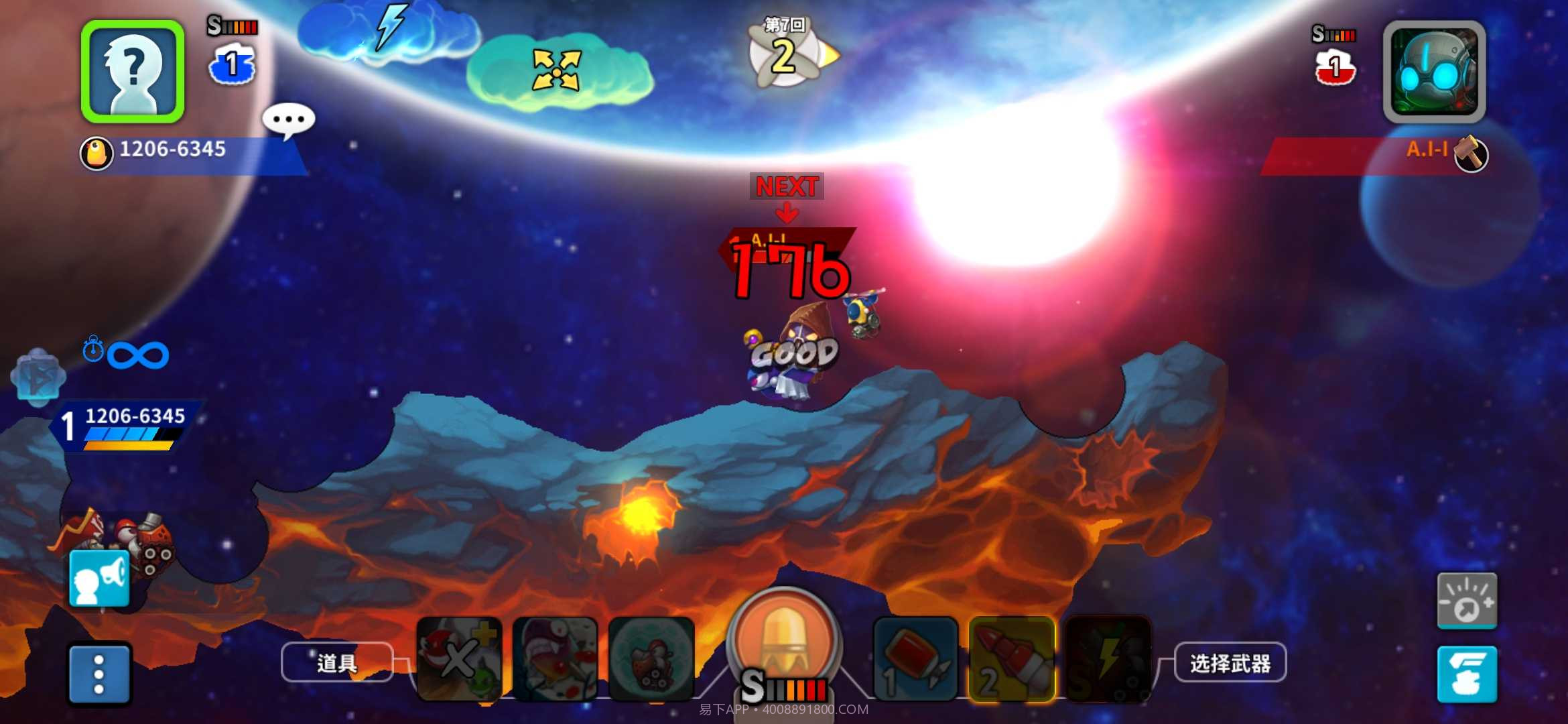Select weapon 1 red missile
Viewport: 1568px width, 724px height.
915,659
